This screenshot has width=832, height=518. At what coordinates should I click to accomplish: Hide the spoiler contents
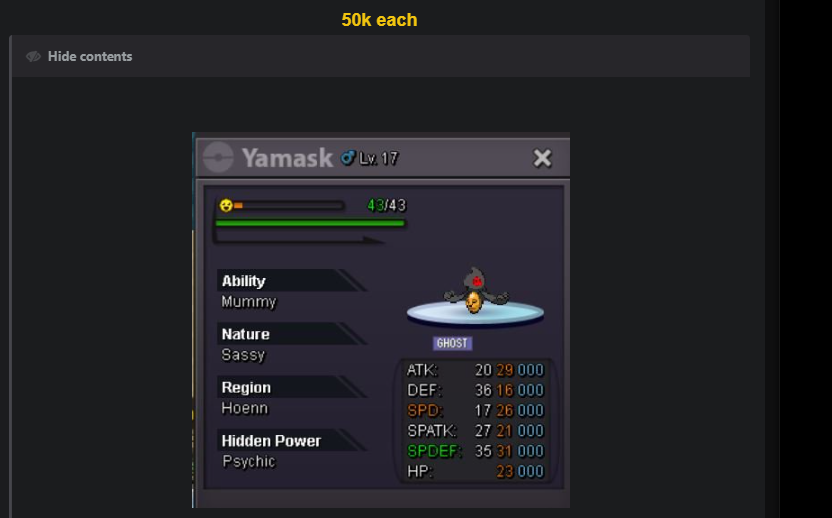coord(80,57)
